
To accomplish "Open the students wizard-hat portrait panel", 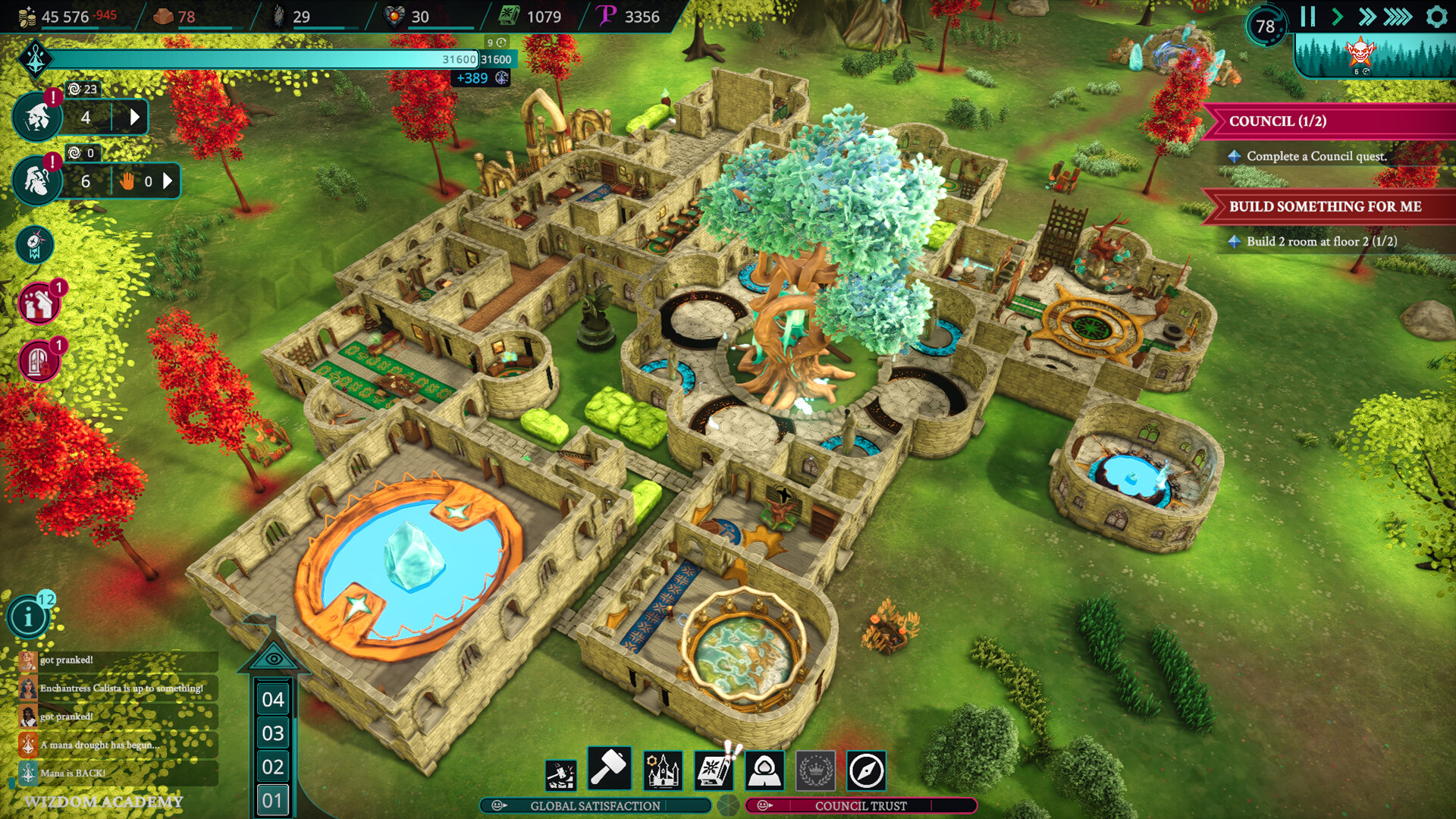I will [x=36, y=118].
